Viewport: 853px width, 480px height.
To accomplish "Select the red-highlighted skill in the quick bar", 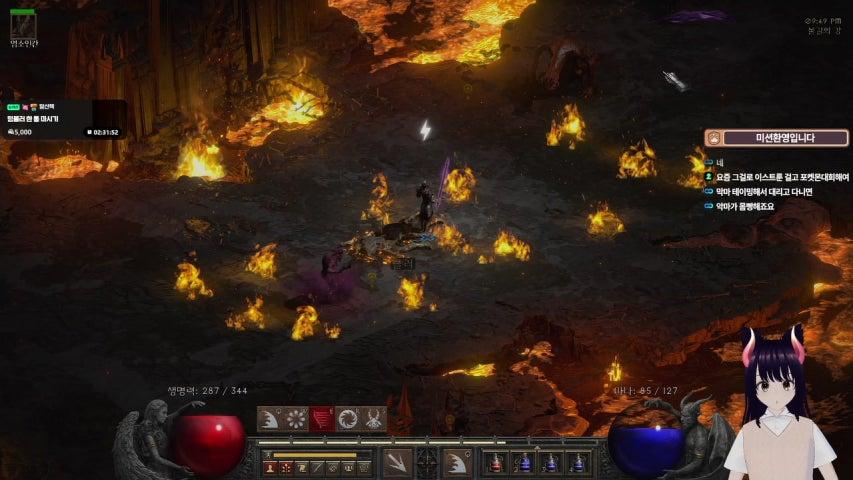I will tap(322, 419).
